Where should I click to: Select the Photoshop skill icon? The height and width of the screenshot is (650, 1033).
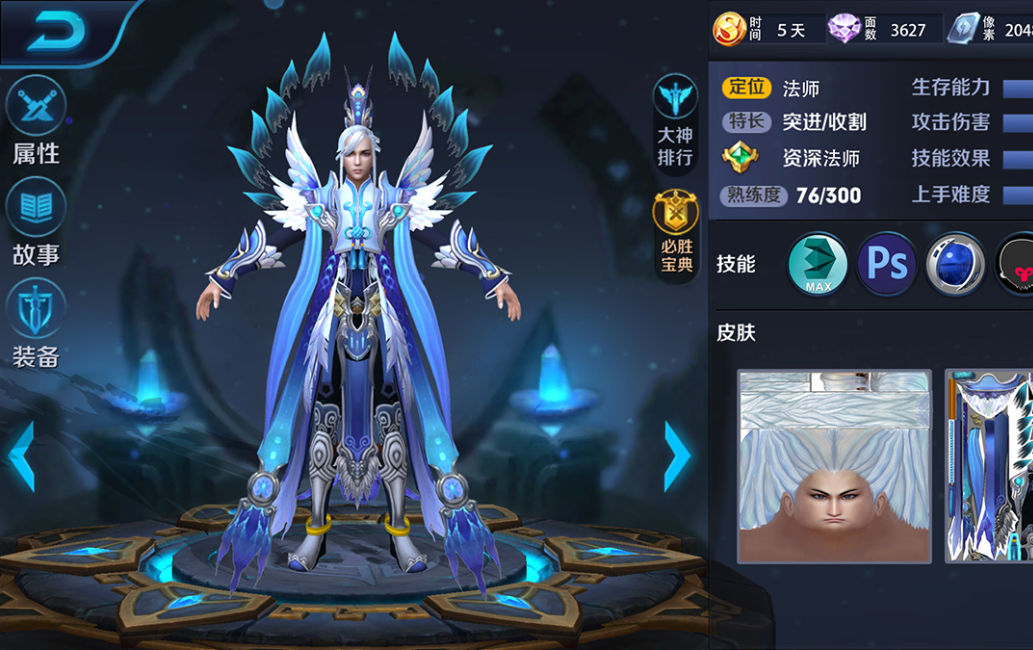pos(887,264)
